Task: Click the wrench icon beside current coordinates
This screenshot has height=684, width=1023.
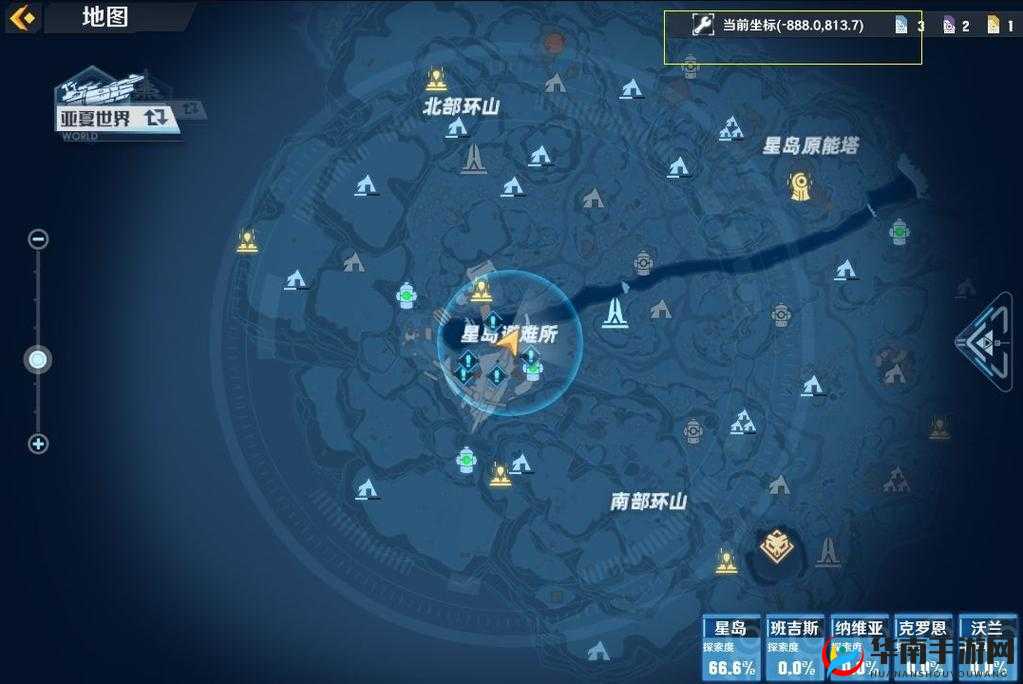Action: 702,25
